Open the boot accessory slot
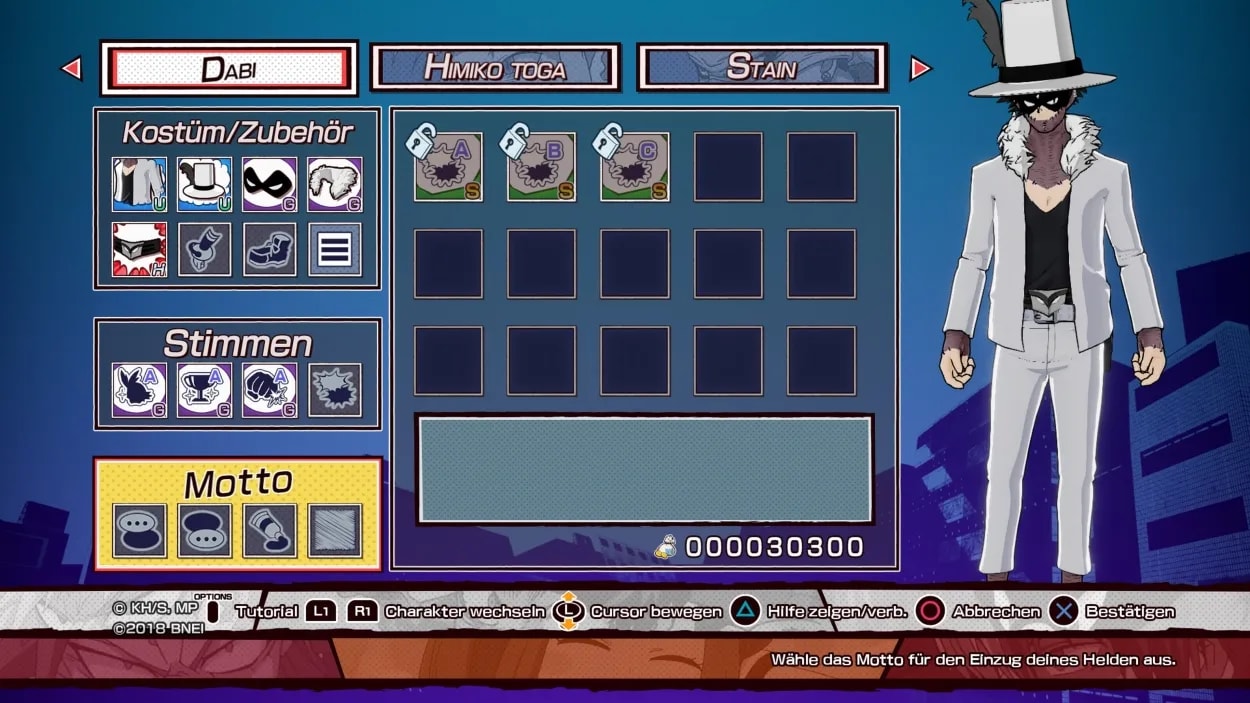Image resolution: width=1250 pixels, height=703 pixels. click(x=270, y=249)
